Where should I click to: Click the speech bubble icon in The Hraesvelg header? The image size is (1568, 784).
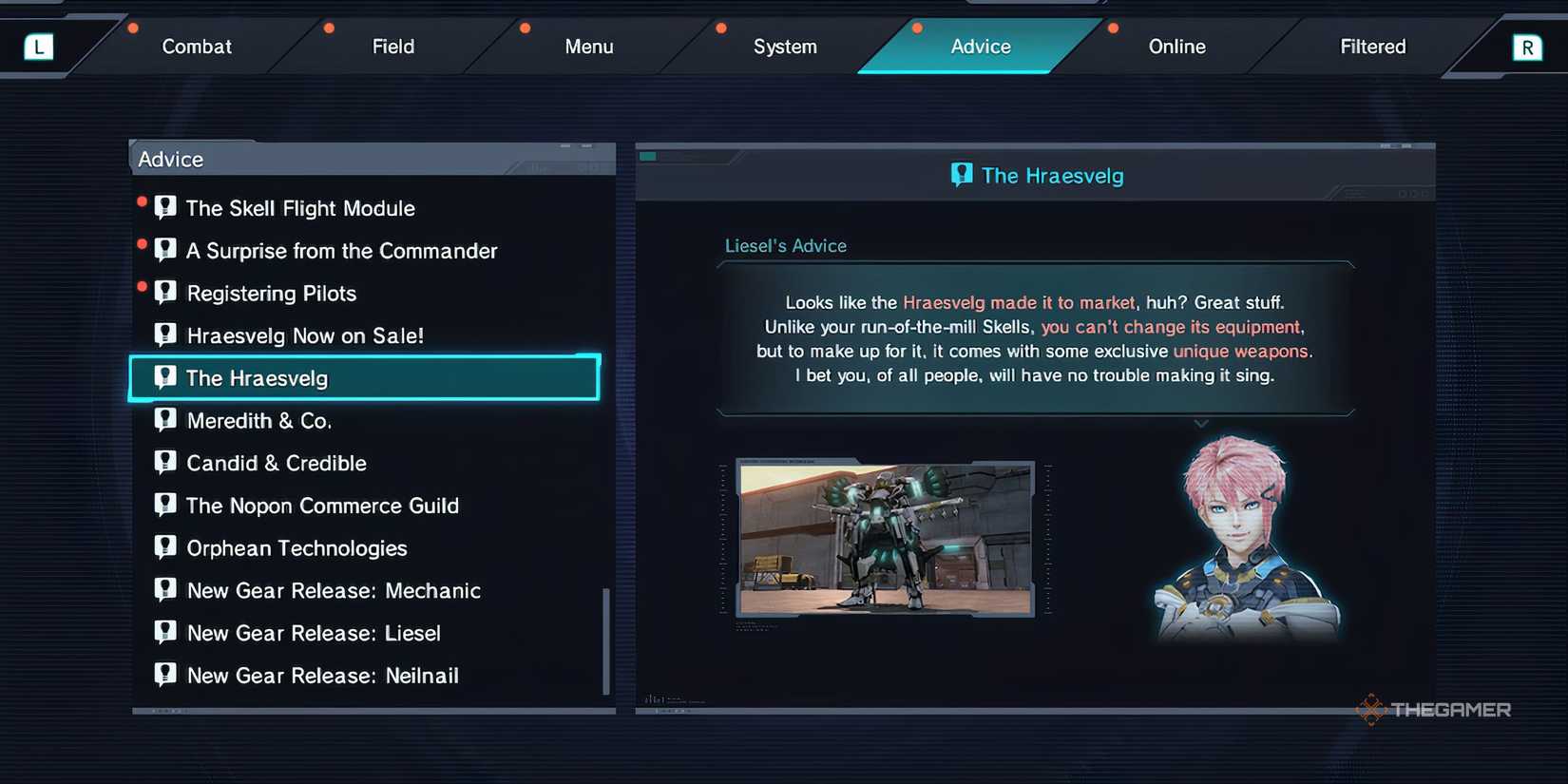pos(962,174)
